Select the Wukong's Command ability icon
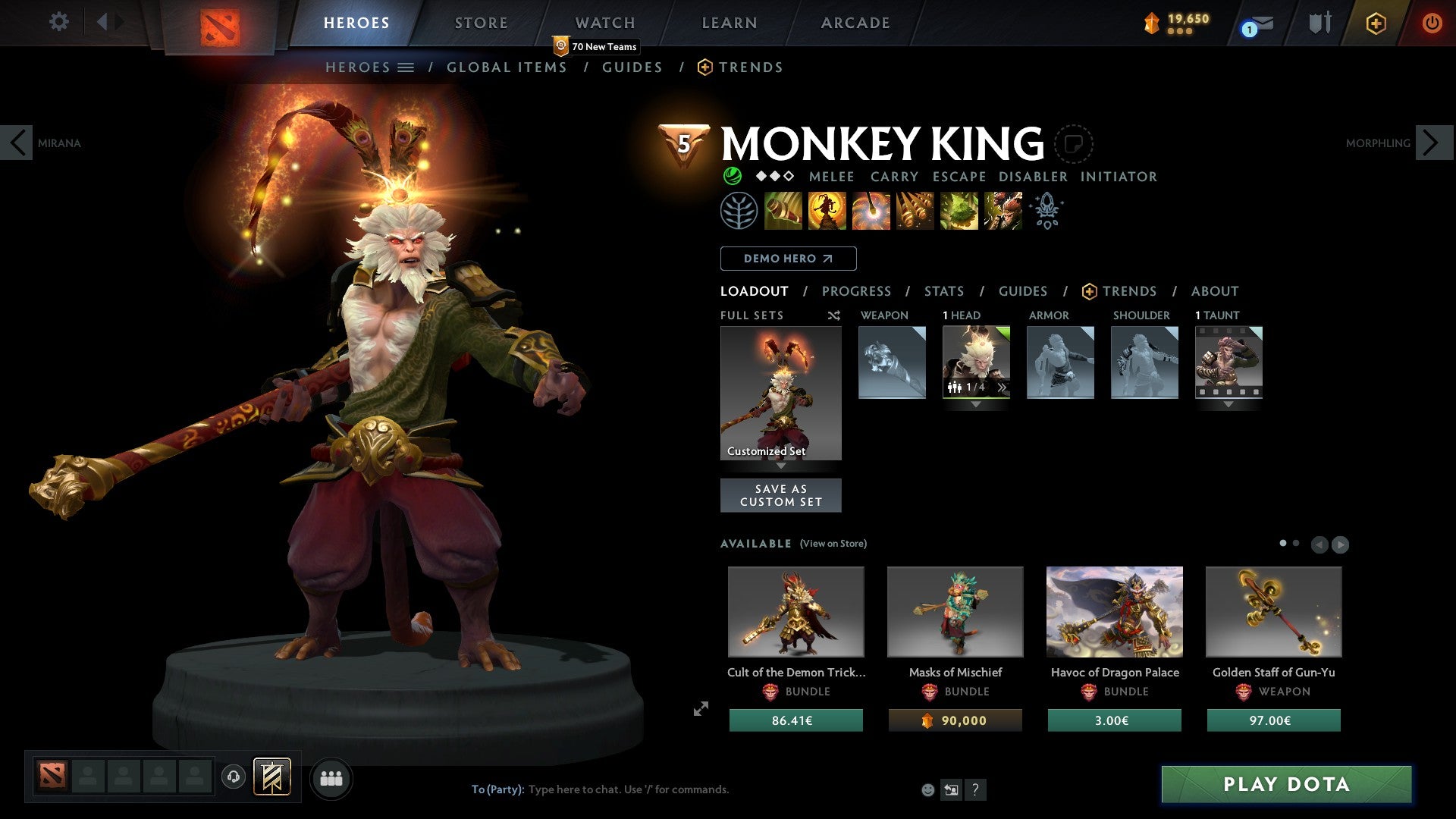This screenshot has width=1456, height=819. 1003,212
